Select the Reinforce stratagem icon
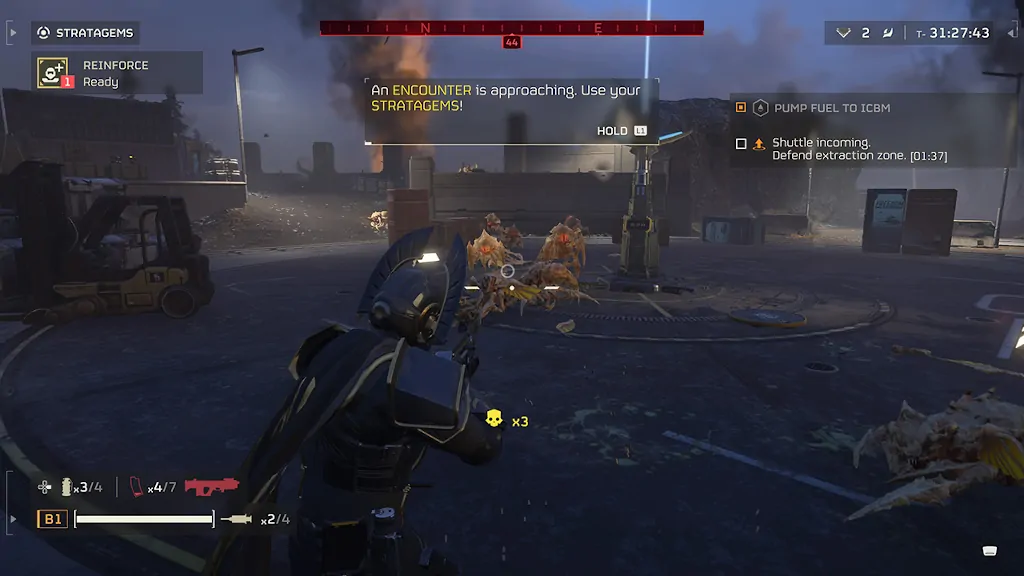Screen dimensions: 1024x576 tap(53, 72)
